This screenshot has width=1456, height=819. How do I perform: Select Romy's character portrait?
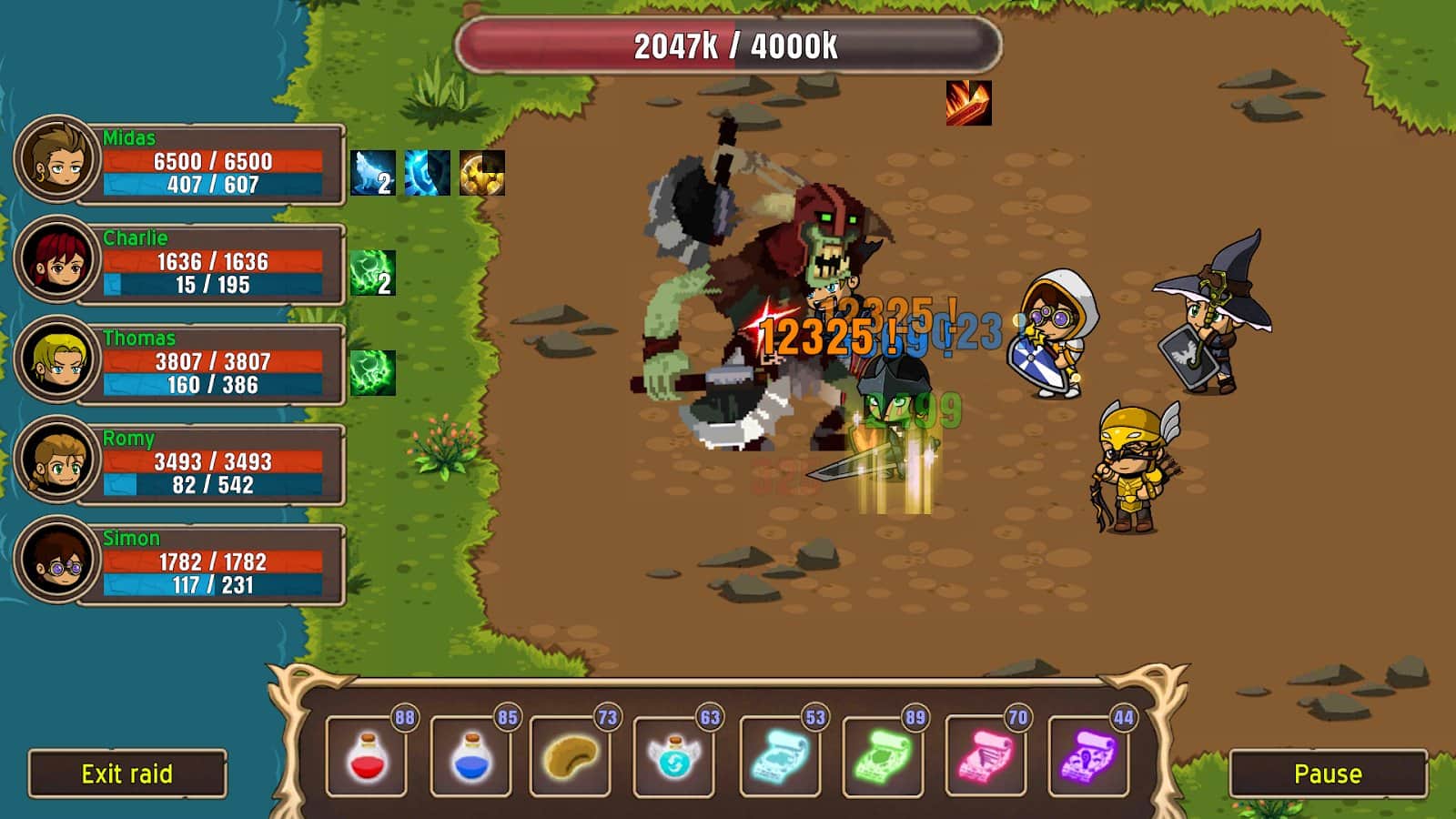[x=56, y=462]
